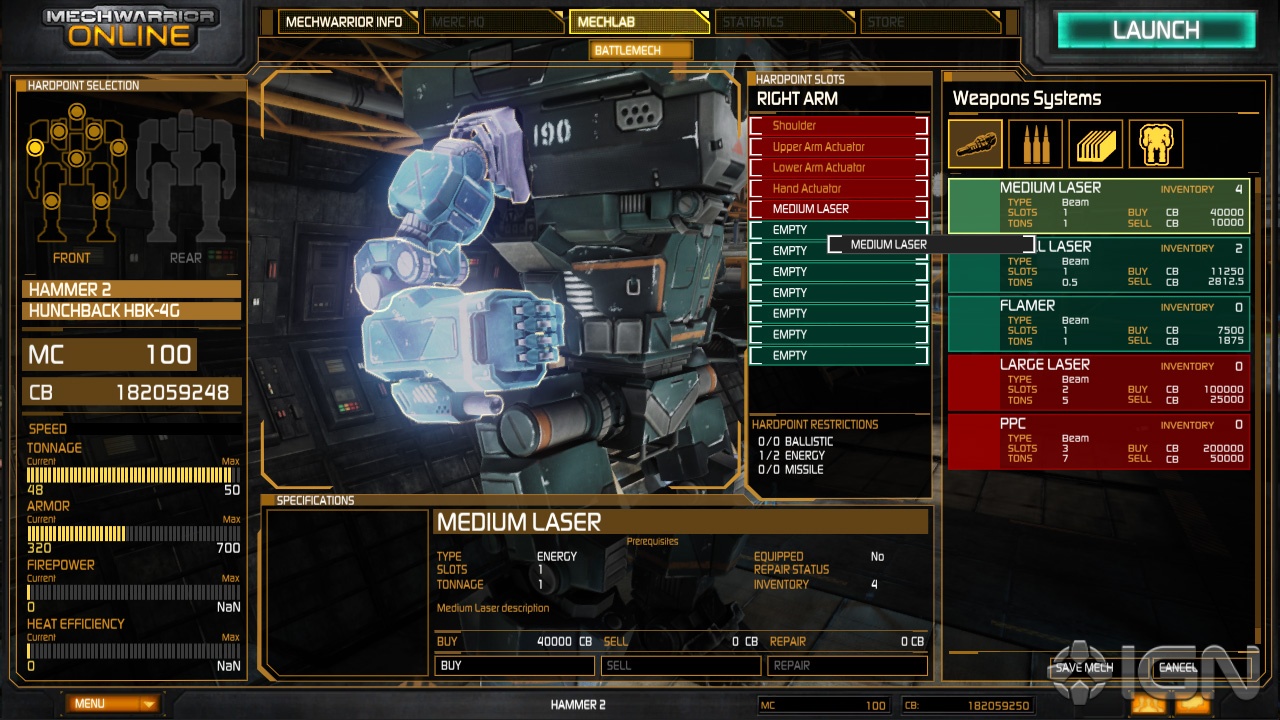Image resolution: width=1280 pixels, height=720 pixels.
Task: Save the mech configuration
Action: point(1084,668)
